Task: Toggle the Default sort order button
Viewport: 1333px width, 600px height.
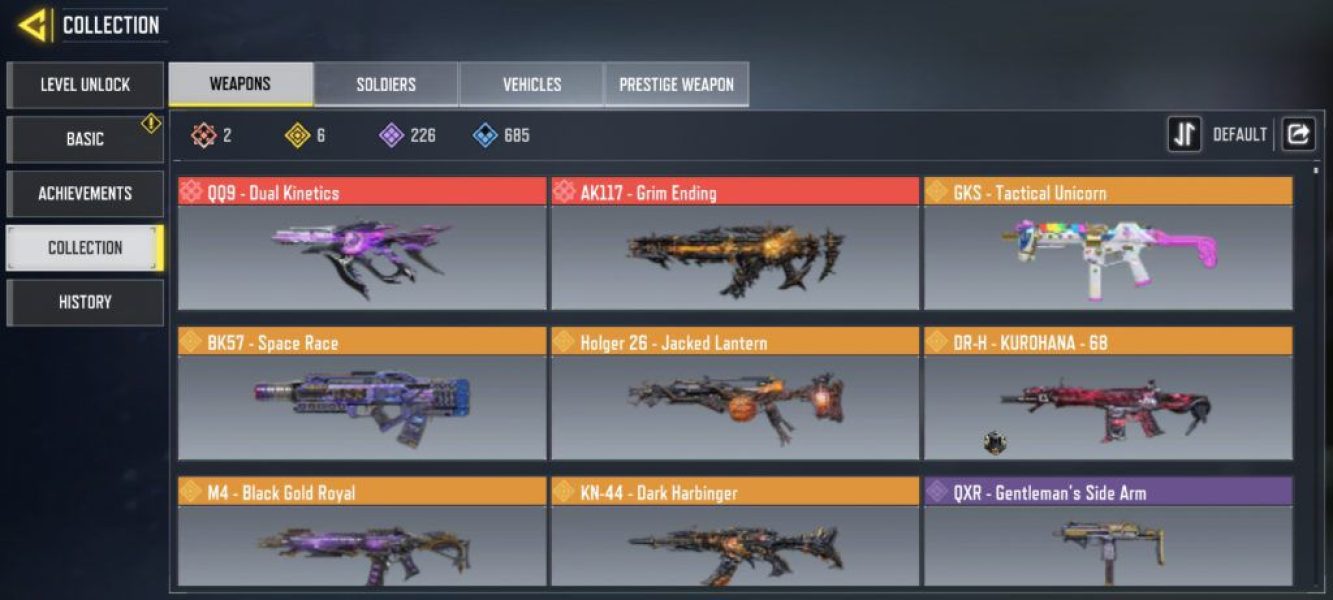Action: (x=1185, y=134)
